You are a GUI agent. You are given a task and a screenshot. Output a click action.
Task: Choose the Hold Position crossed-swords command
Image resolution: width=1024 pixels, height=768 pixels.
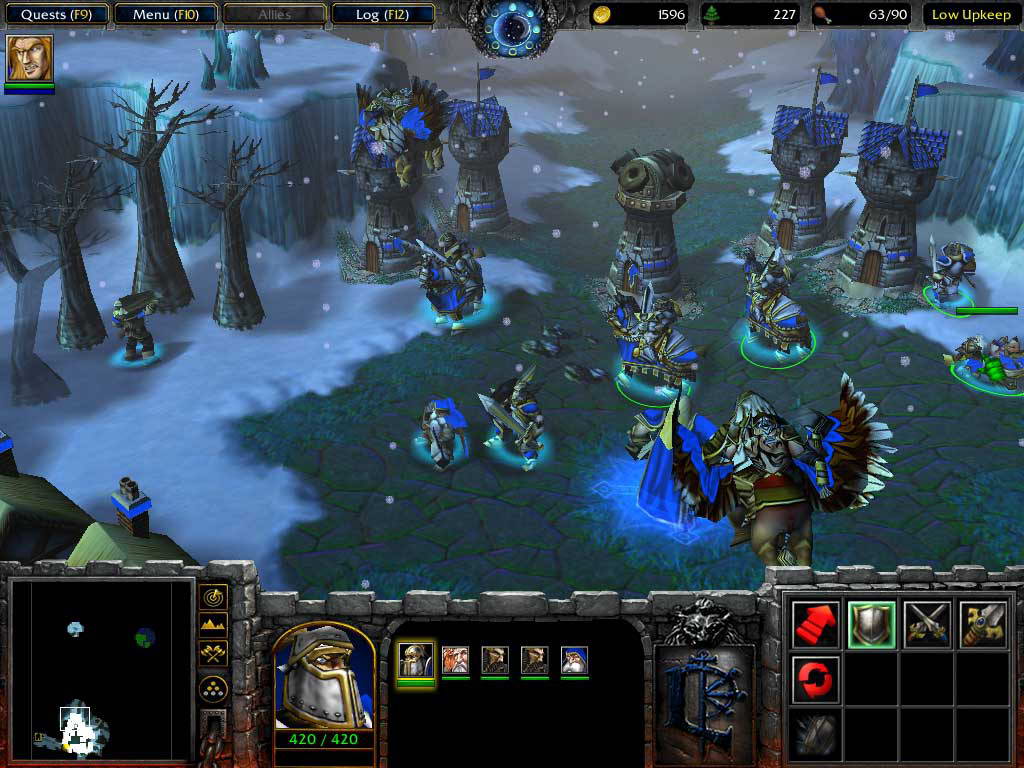927,624
